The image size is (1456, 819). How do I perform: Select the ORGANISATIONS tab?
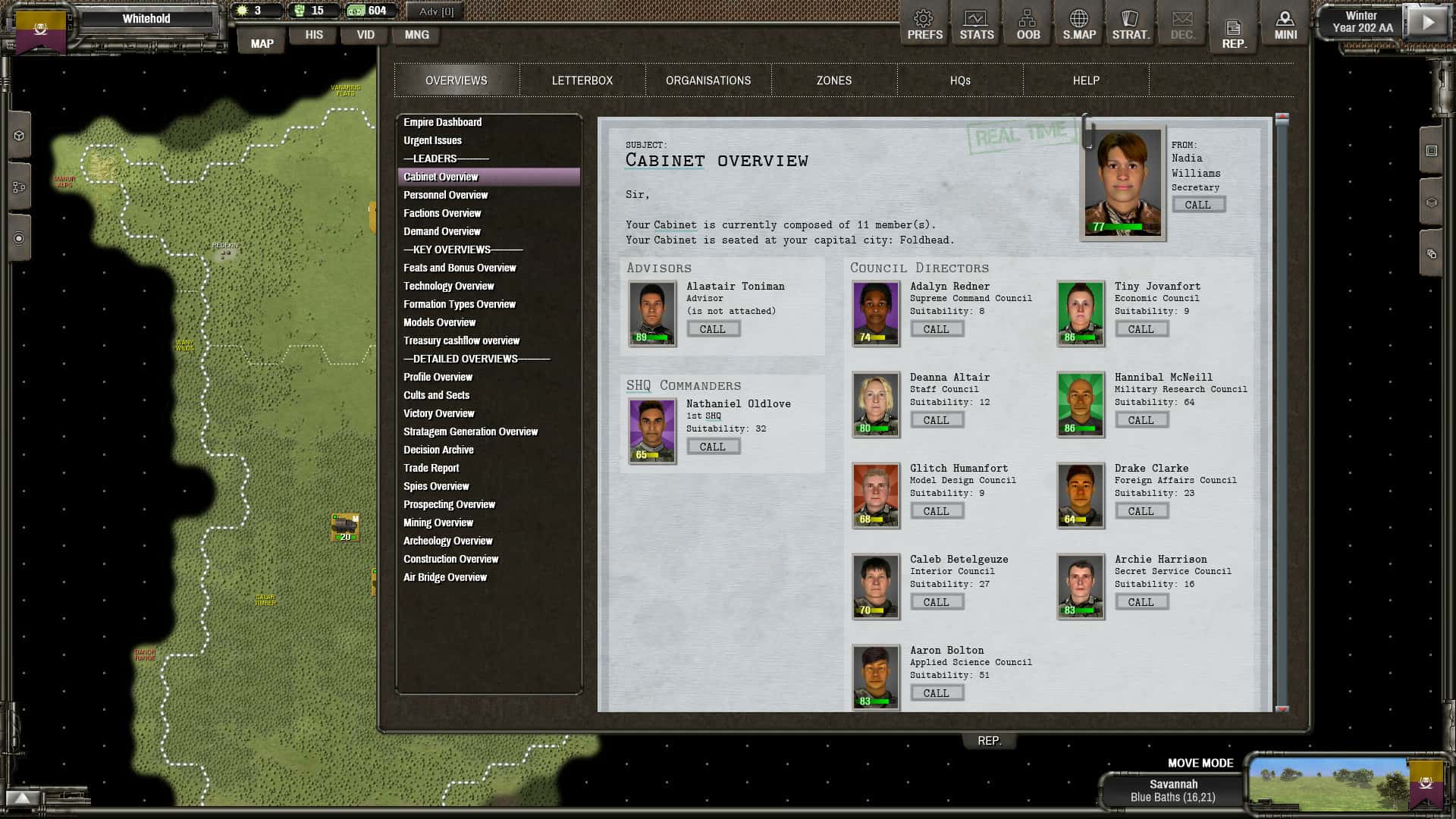pyautogui.click(x=708, y=80)
